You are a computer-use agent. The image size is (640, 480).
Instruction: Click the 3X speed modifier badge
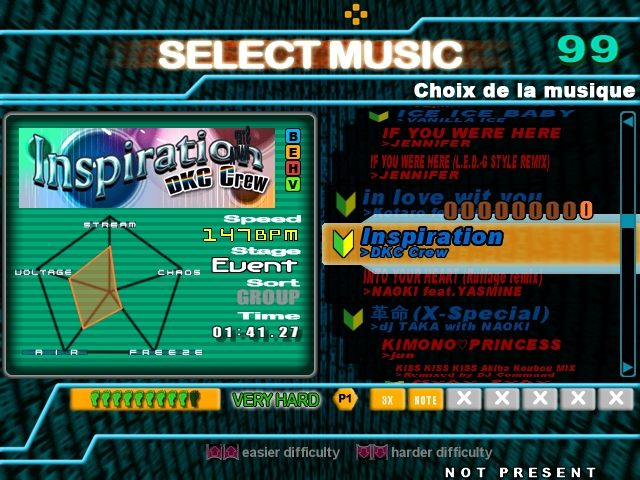pos(387,400)
